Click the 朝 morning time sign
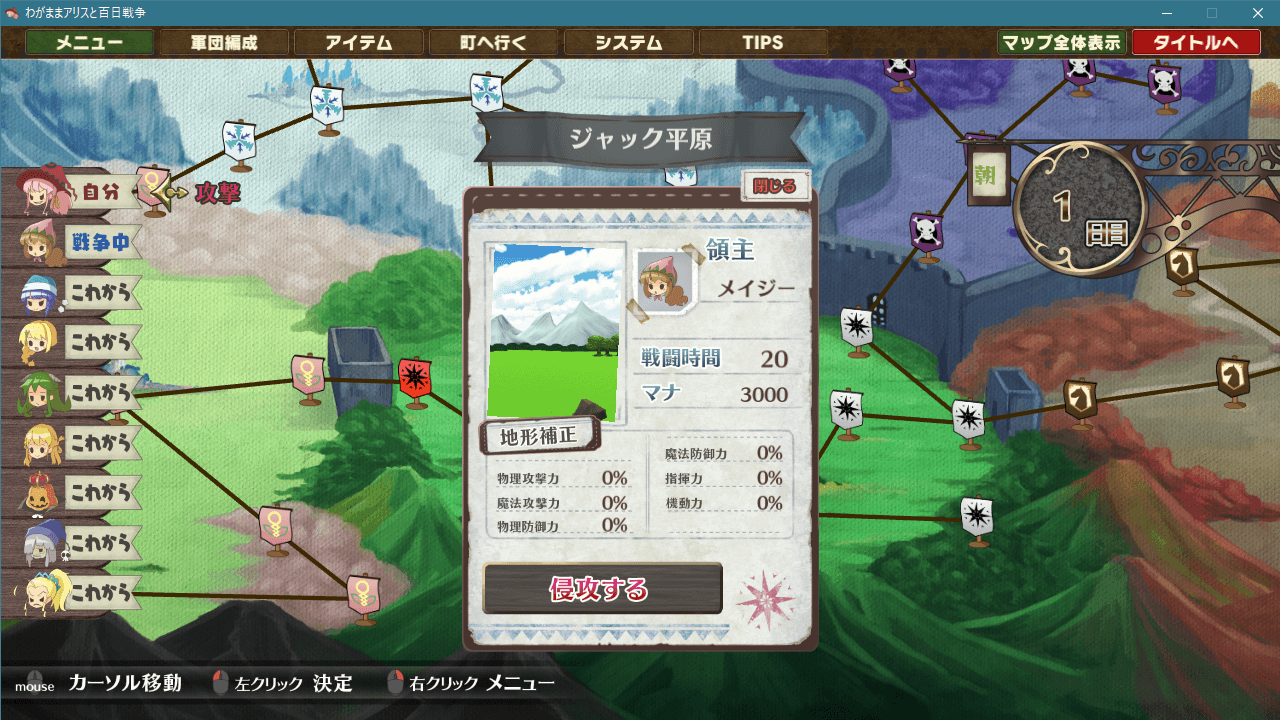This screenshot has width=1280, height=720. pyautogui.click(x=988, y=174)
